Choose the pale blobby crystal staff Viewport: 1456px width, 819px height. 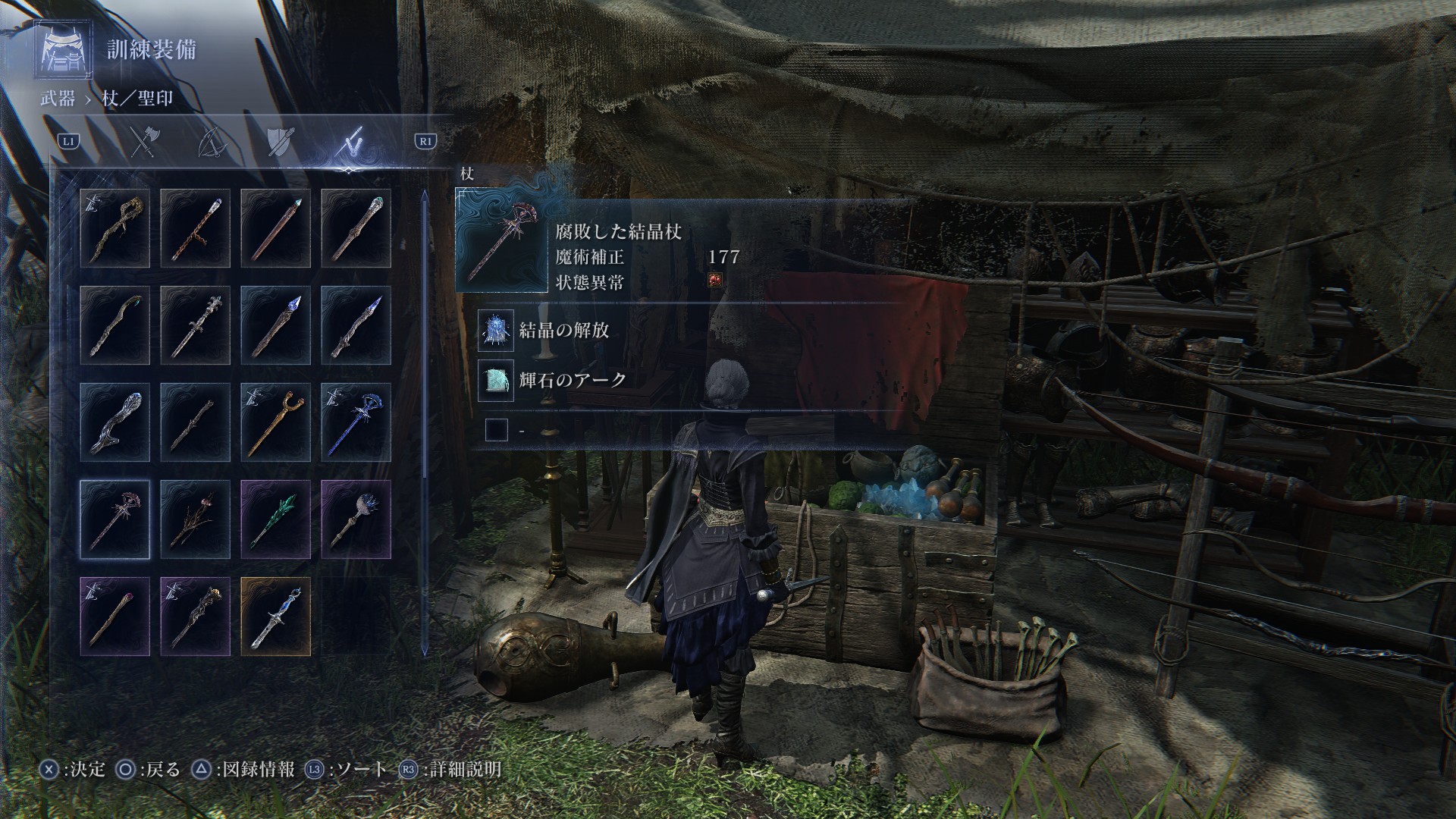pyautogui.click(x=115, y=422)
